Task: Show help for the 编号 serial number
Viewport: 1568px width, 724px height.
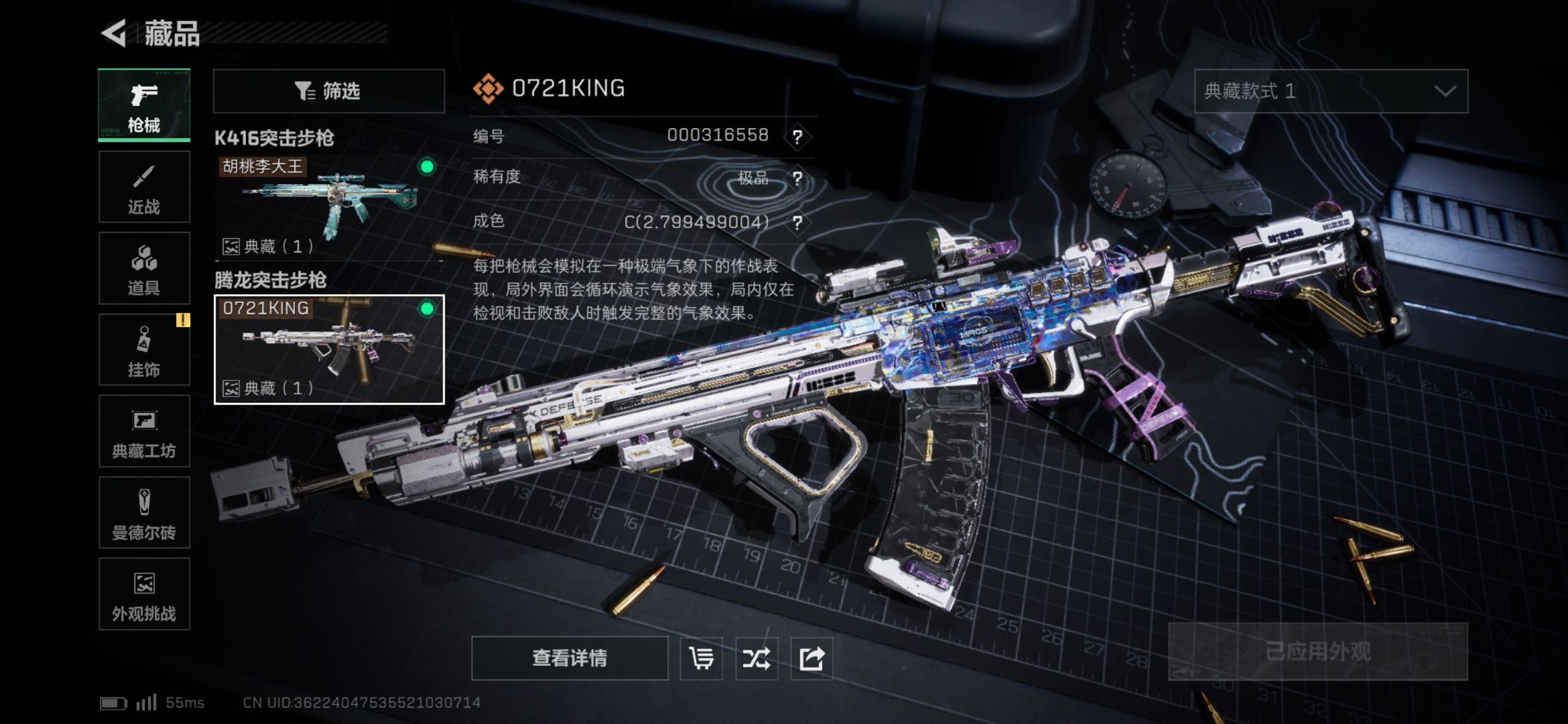Action: [x=797, y=137]
